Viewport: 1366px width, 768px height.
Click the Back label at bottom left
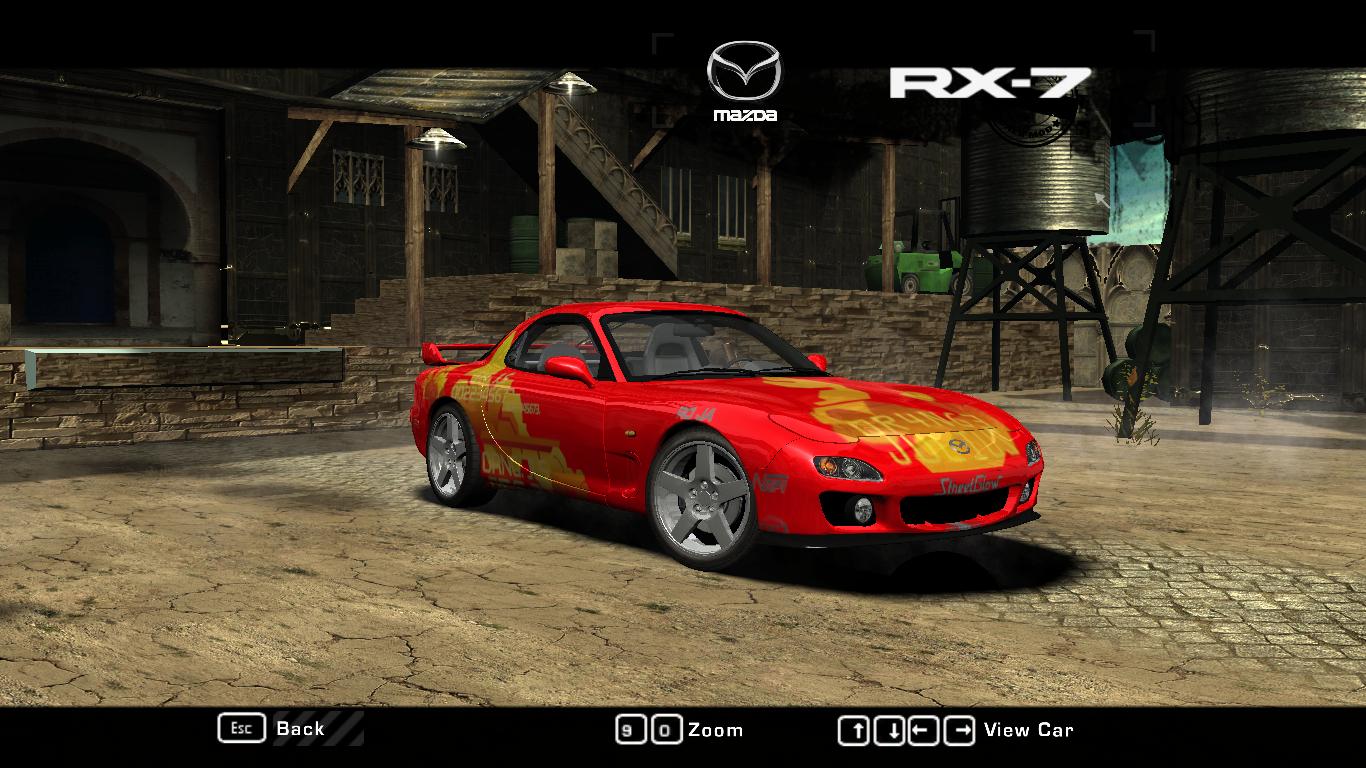point(299,729)
